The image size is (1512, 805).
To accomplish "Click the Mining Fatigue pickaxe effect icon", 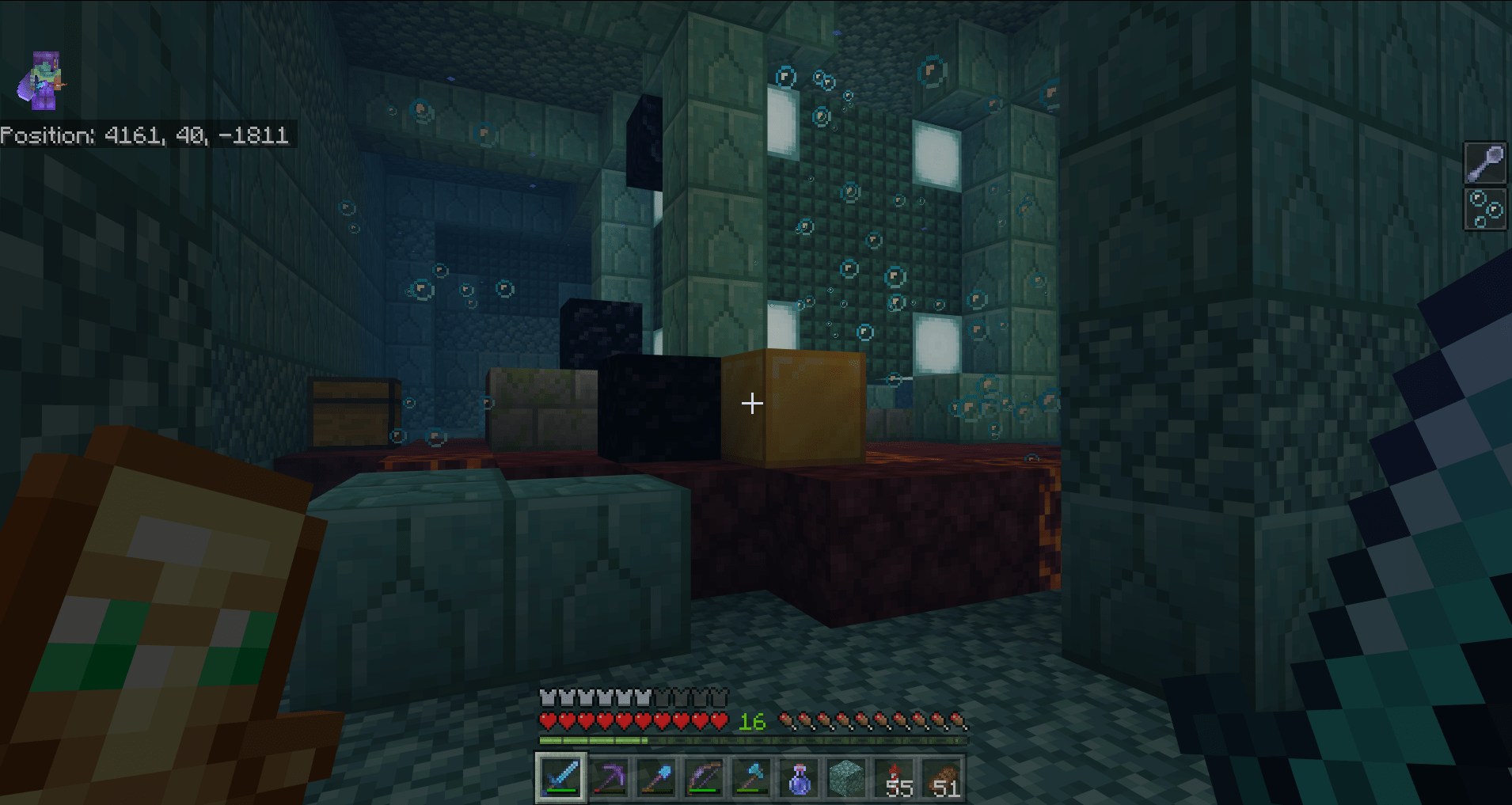I will [1485, 162].
